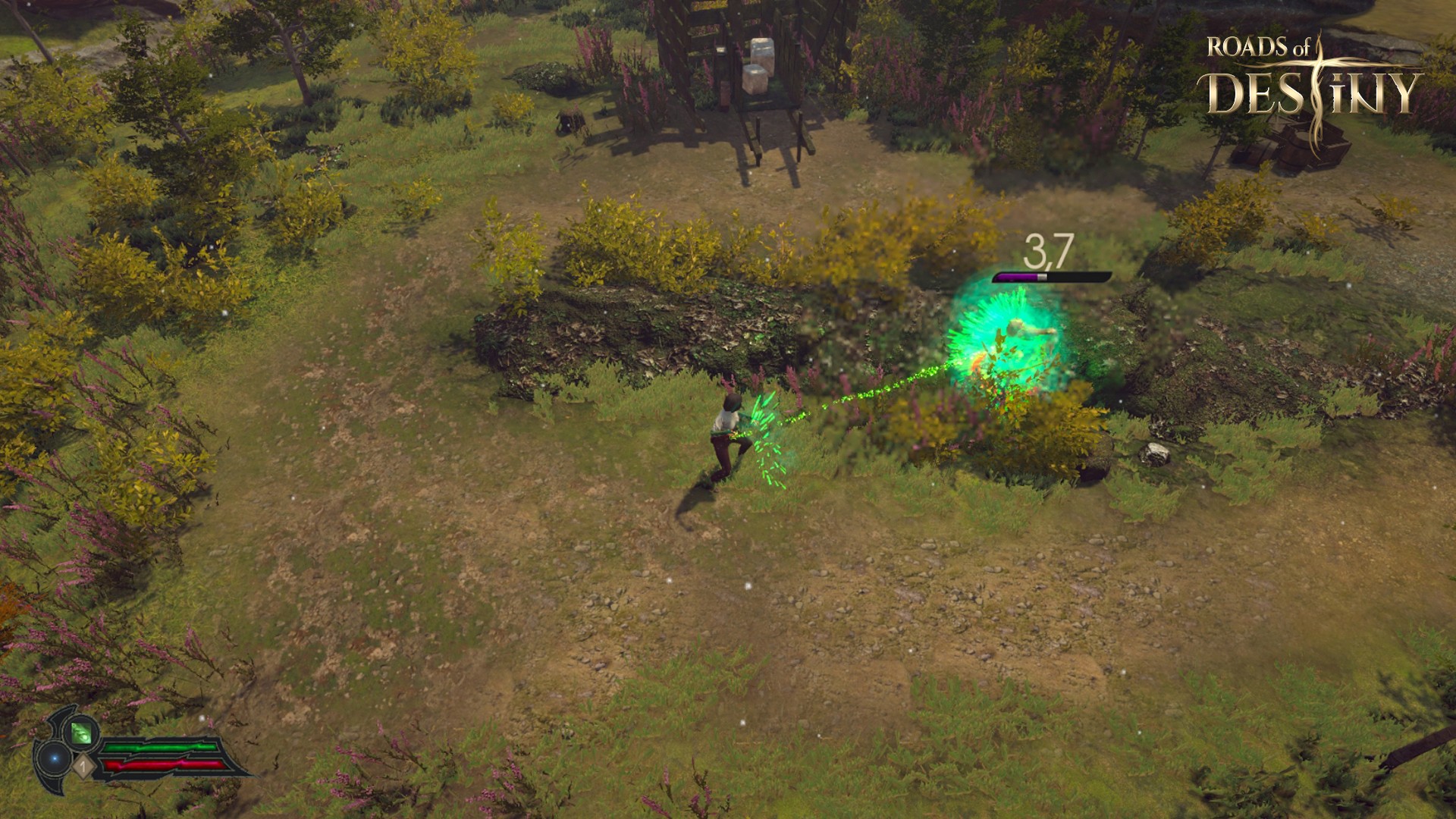Activate the green spell ability icon

coord(81,733)
